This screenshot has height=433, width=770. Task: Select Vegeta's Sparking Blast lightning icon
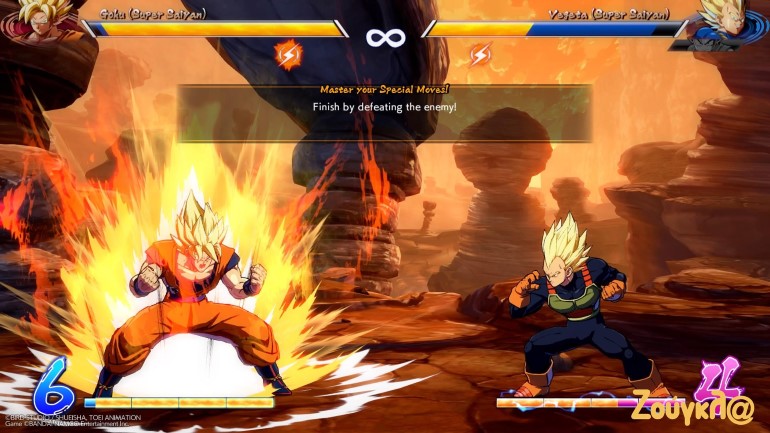click(x=480, y=54)
